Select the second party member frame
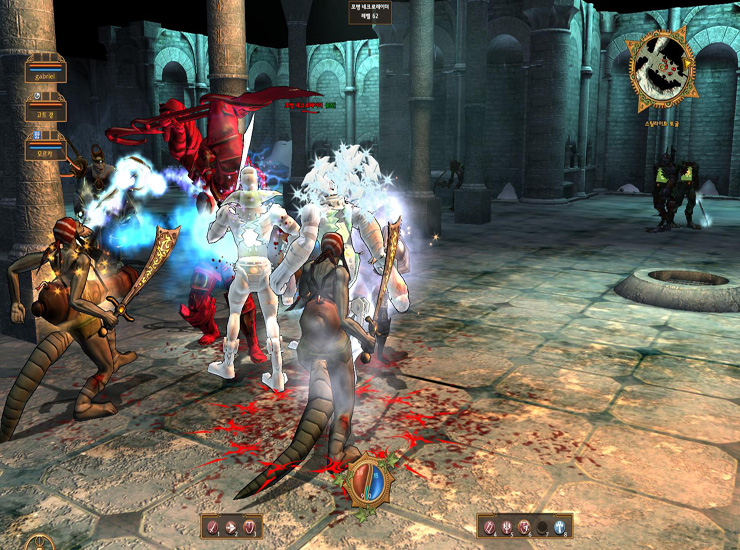740x550 pixels. (x=46, y=111)
